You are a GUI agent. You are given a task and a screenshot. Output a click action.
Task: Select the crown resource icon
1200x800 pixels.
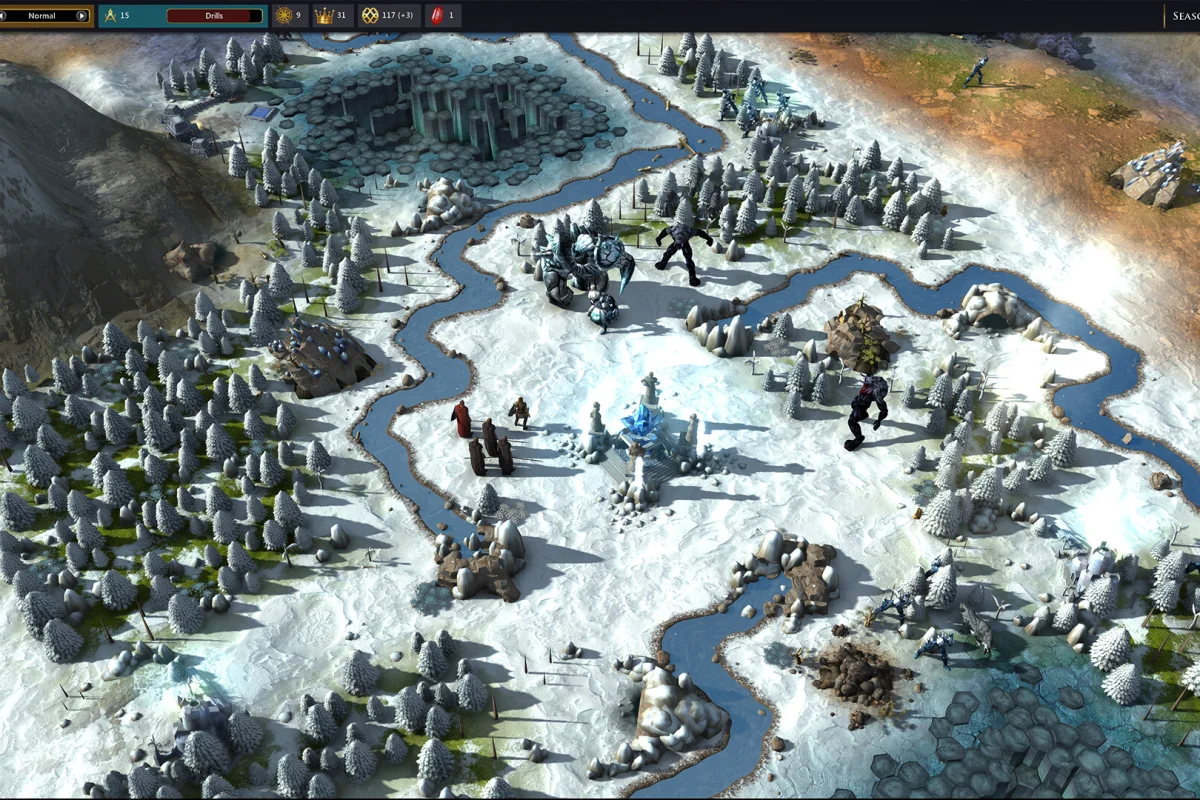click(324, 16)
